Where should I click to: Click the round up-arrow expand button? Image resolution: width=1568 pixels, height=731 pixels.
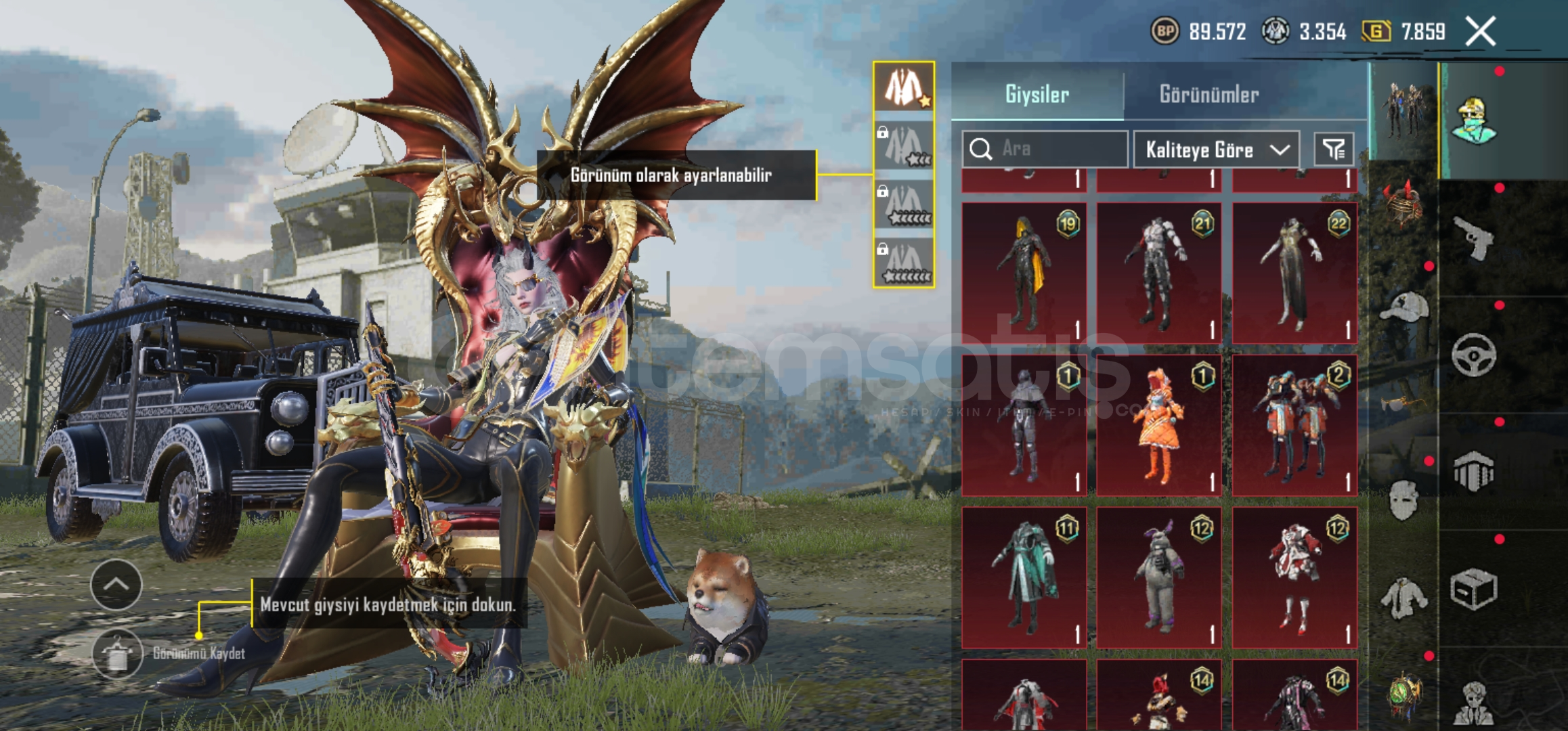[x=116, y=585]
